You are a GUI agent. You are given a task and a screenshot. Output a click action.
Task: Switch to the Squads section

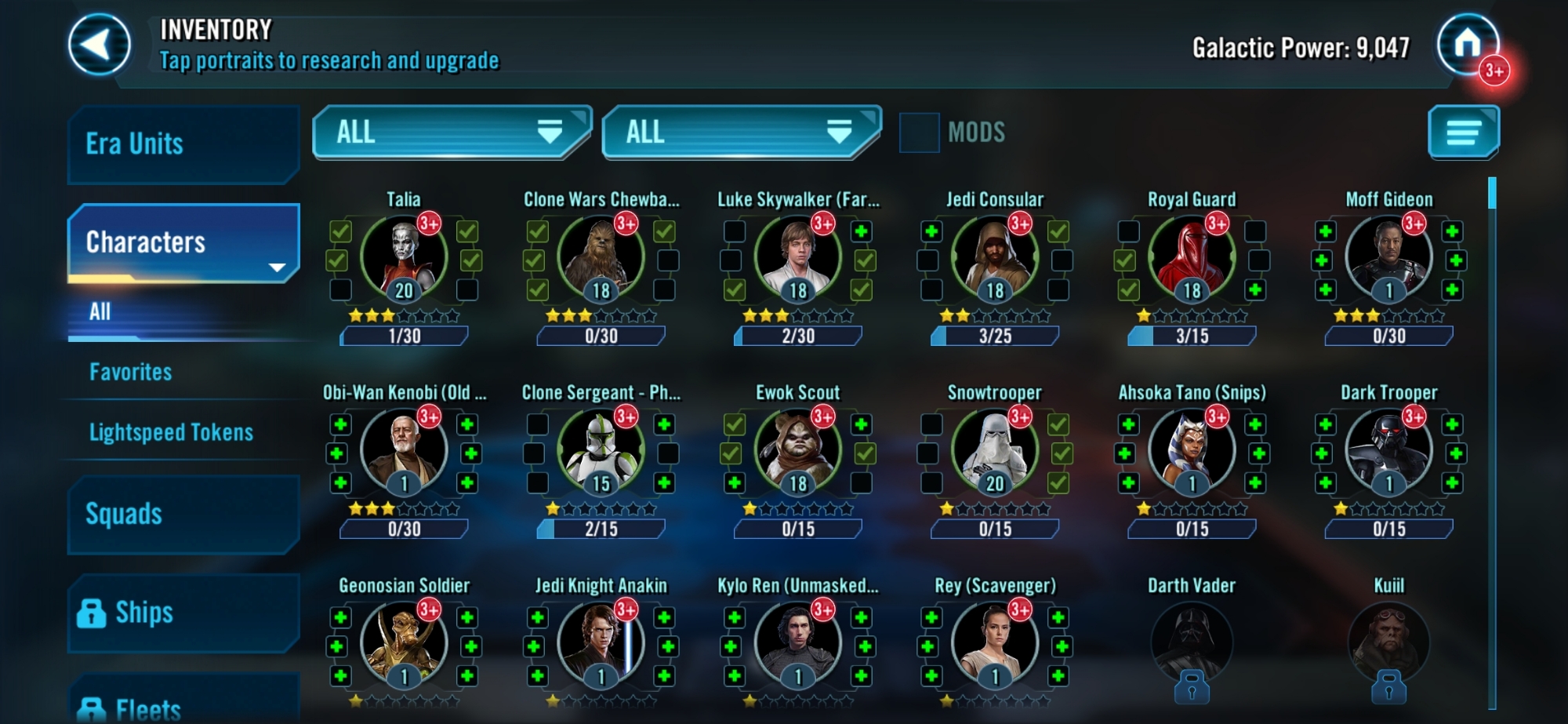coord(183,515)
